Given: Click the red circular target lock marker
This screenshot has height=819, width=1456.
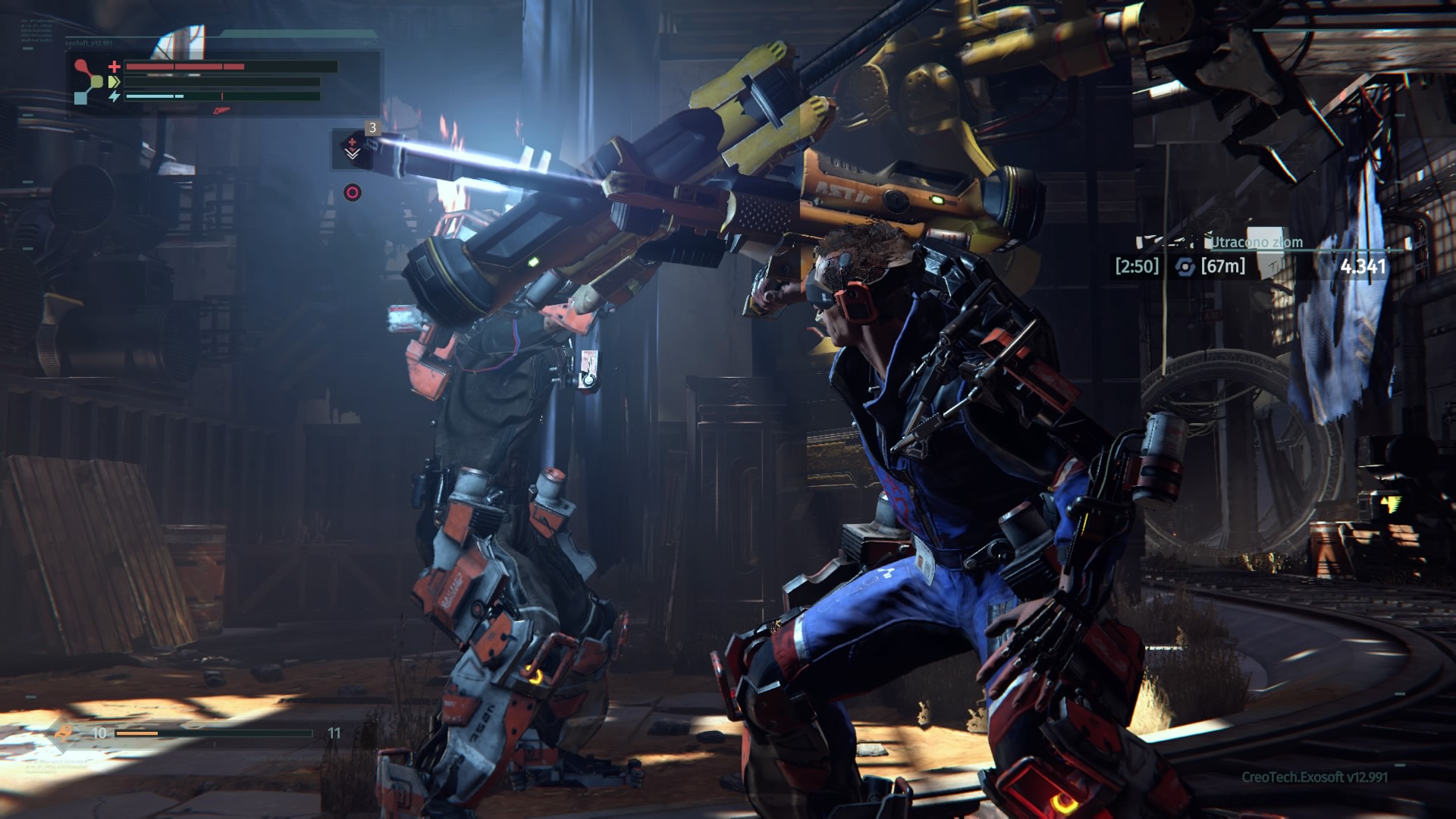Looking at the screenshot, I should (352, 193).
